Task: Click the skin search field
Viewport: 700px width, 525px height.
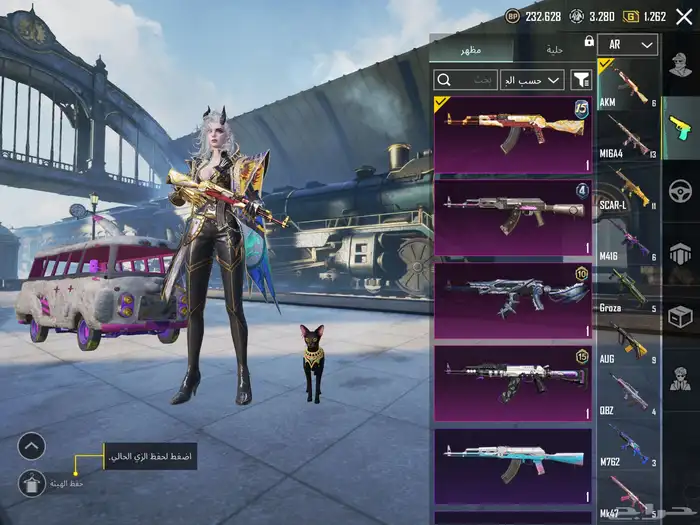Action: click(465, 80)
